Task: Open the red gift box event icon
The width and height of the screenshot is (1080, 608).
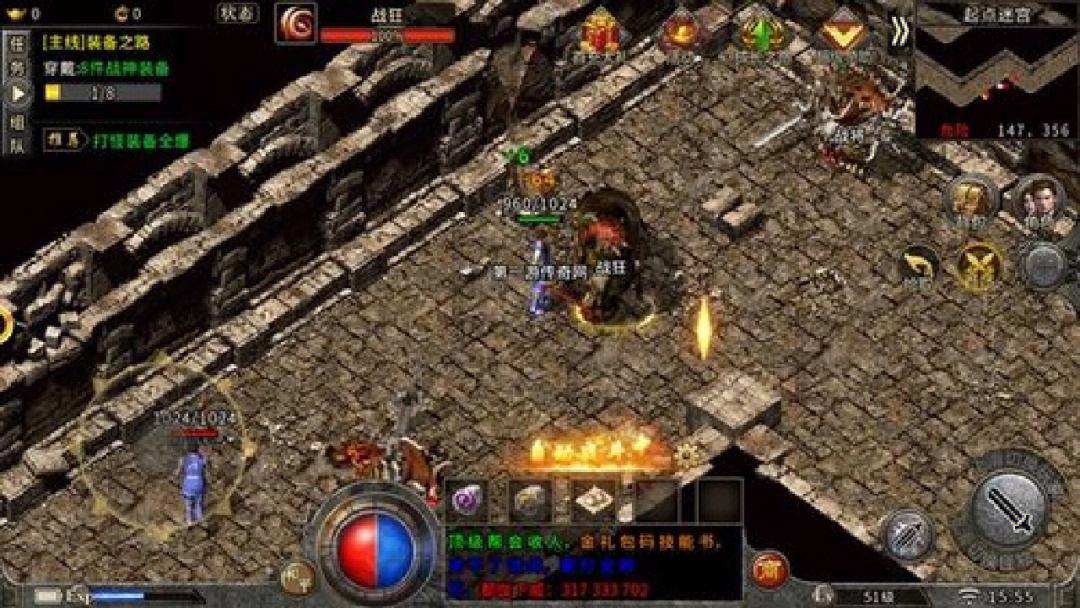Action: coord(601,32)
